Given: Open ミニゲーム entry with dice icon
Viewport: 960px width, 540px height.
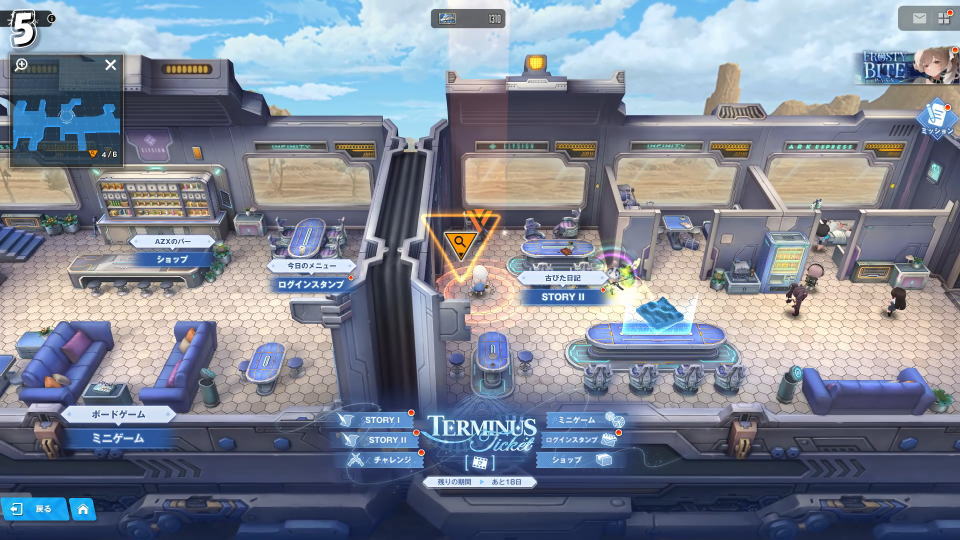Looking at the screenshot, I should click(584, 420).
